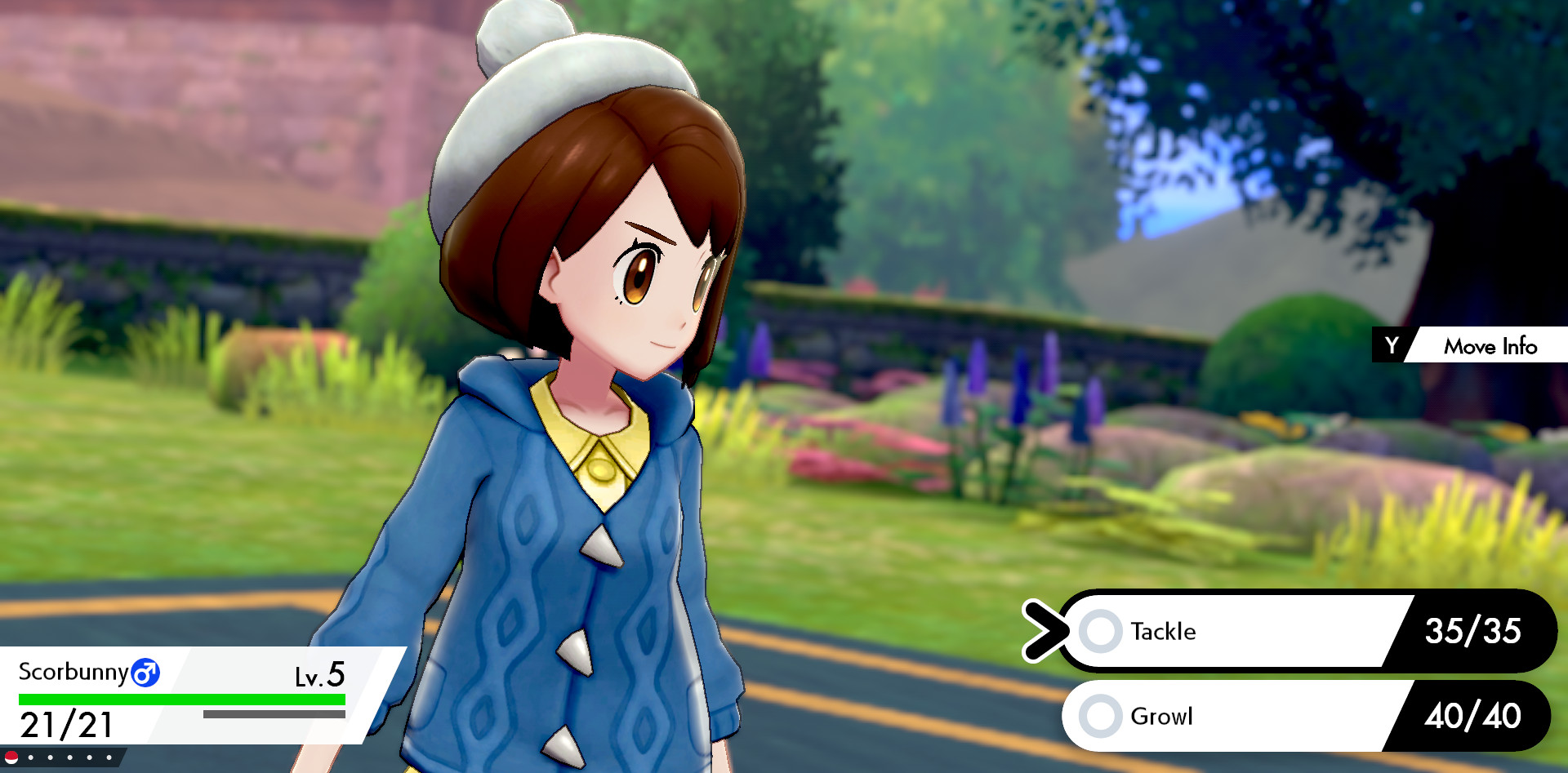Select the Poké Ball party icon
Image resolution: width=1568 pixels, height=773 pixels.
[x=11, y=757]
